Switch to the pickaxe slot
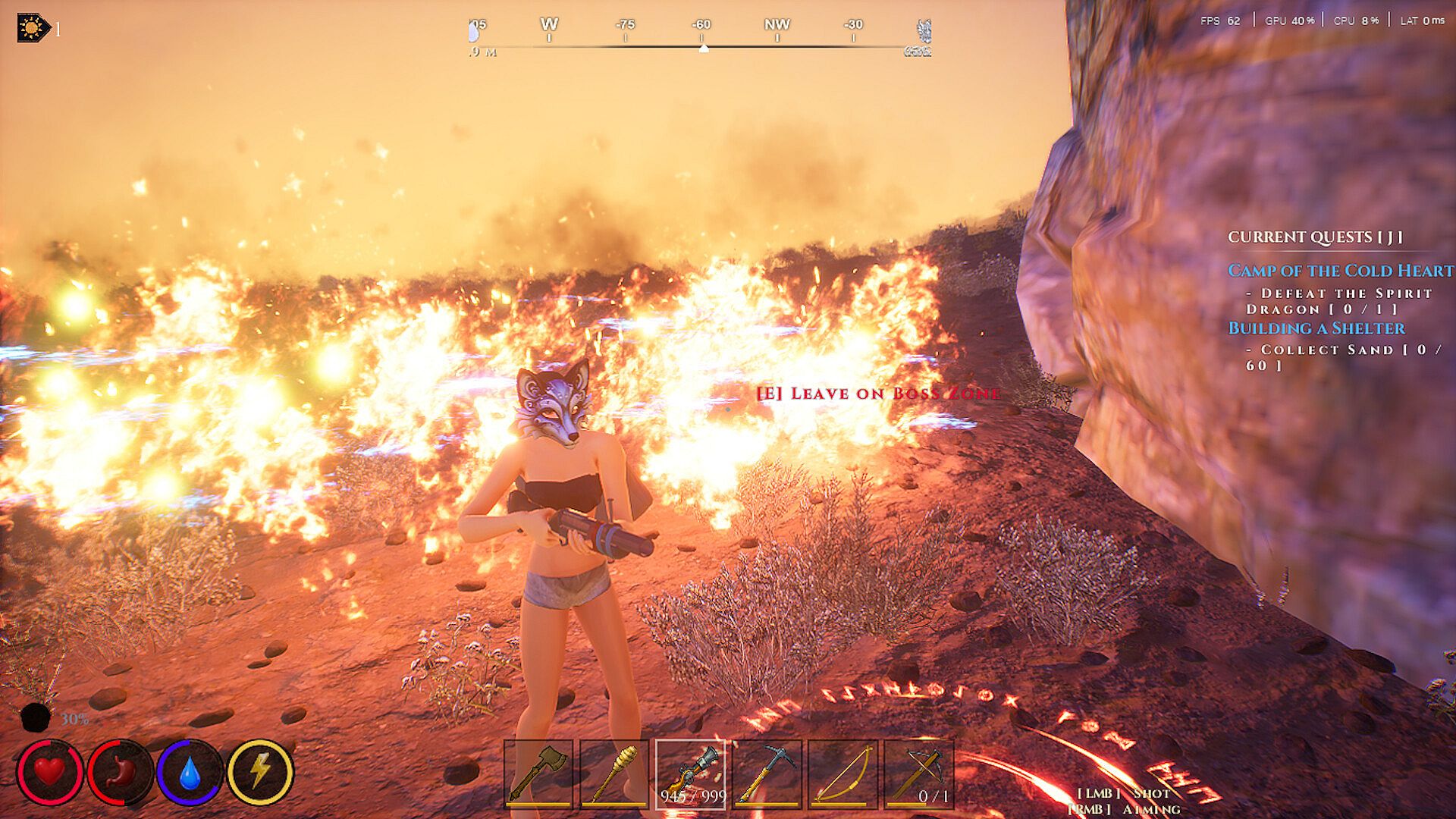This screenshot has width=1456, height=819. coord(767,773)
